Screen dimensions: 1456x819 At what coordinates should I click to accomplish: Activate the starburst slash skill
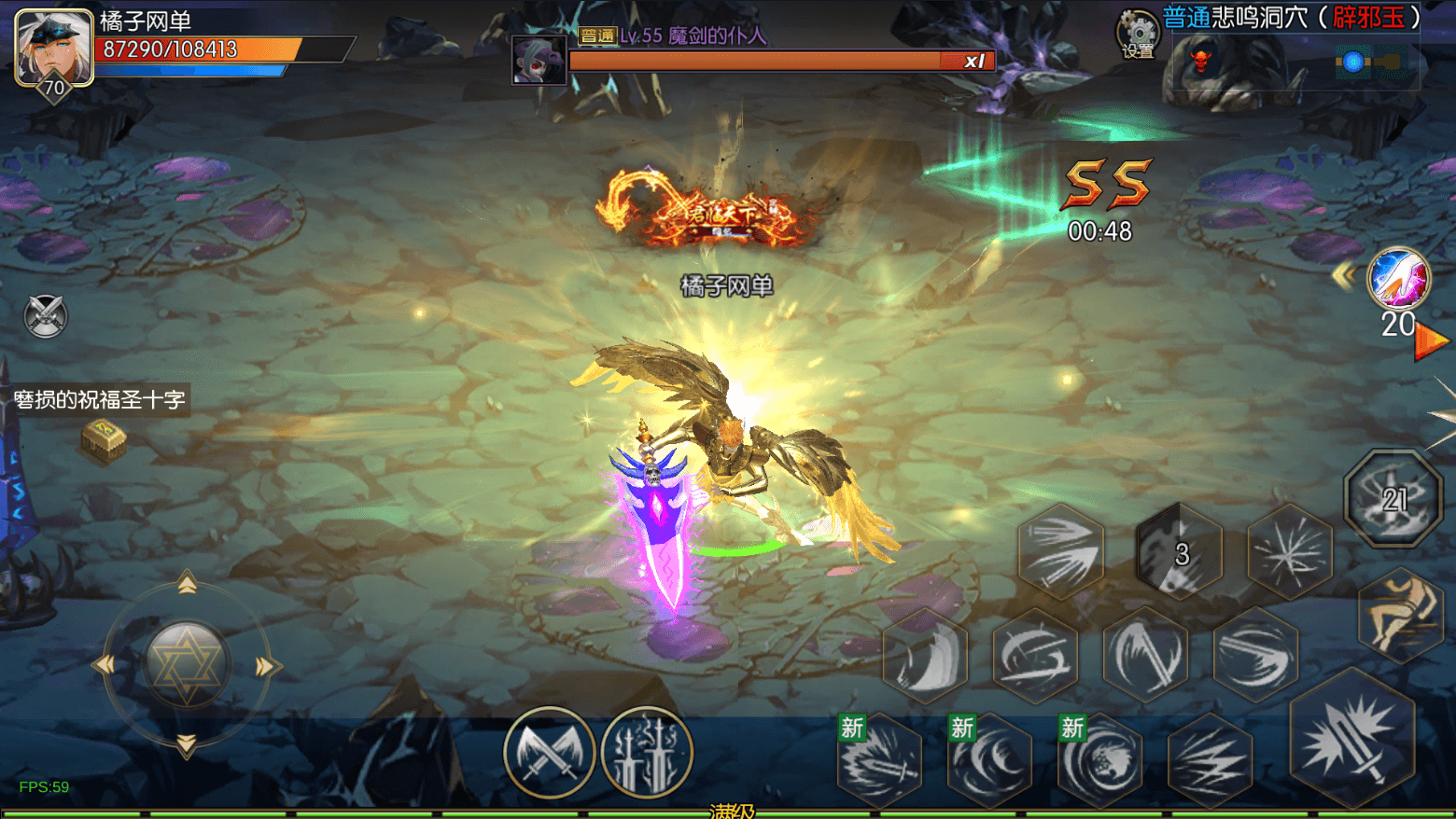(x=1290, y=552)
